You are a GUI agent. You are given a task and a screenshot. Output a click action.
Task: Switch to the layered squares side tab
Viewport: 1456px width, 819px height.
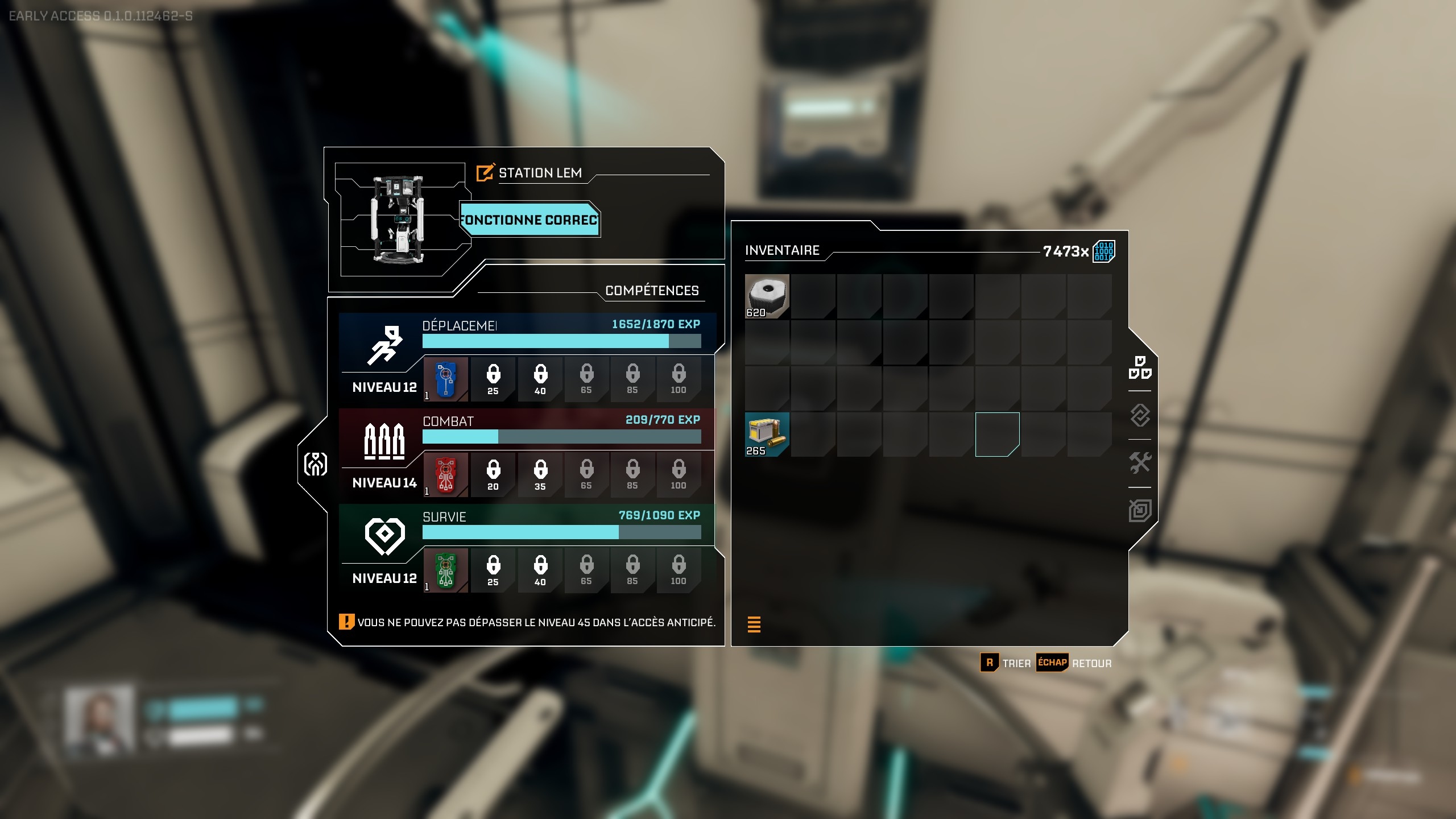(1140, 510)
